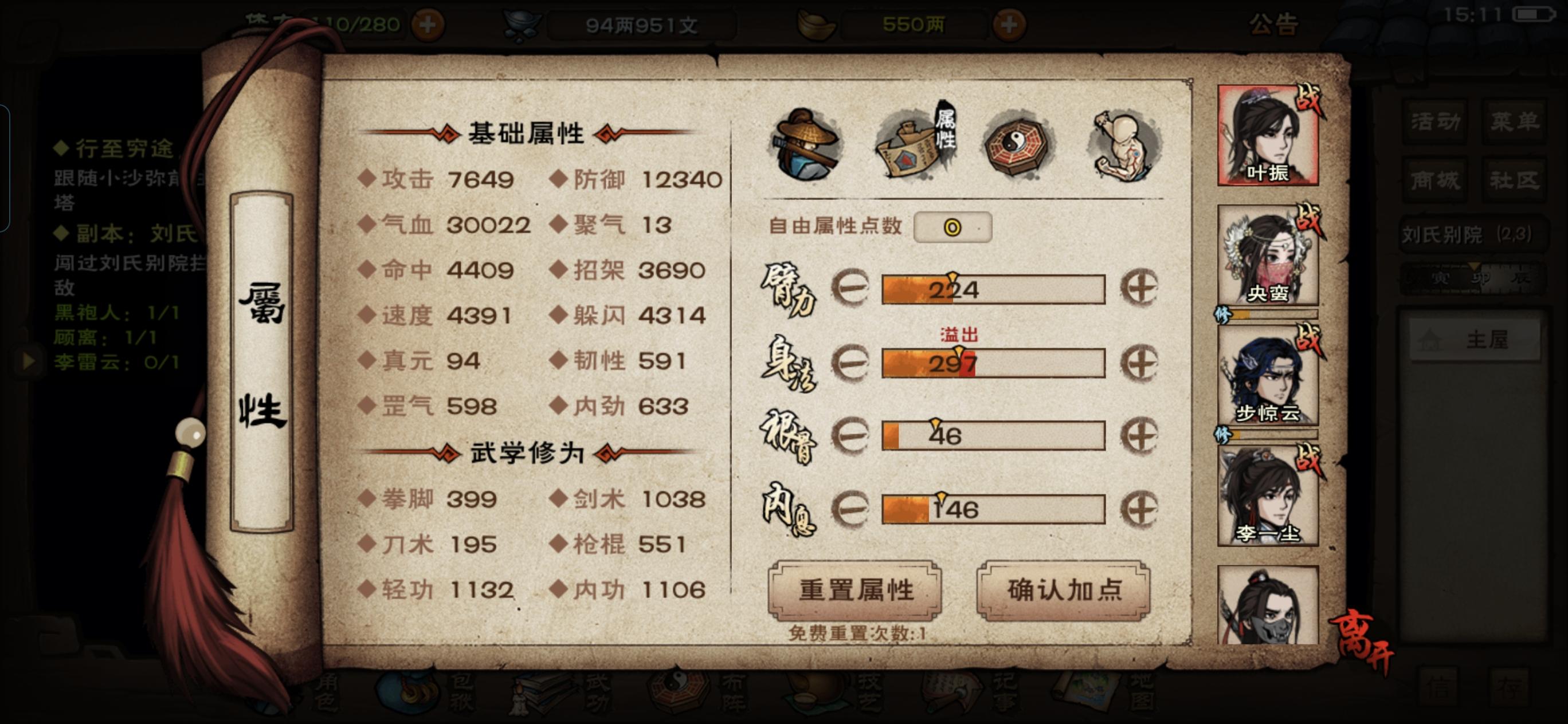Screen dimensions: 1568x724
Task: Open the 菜单 menu
Action: [1516, 120]
